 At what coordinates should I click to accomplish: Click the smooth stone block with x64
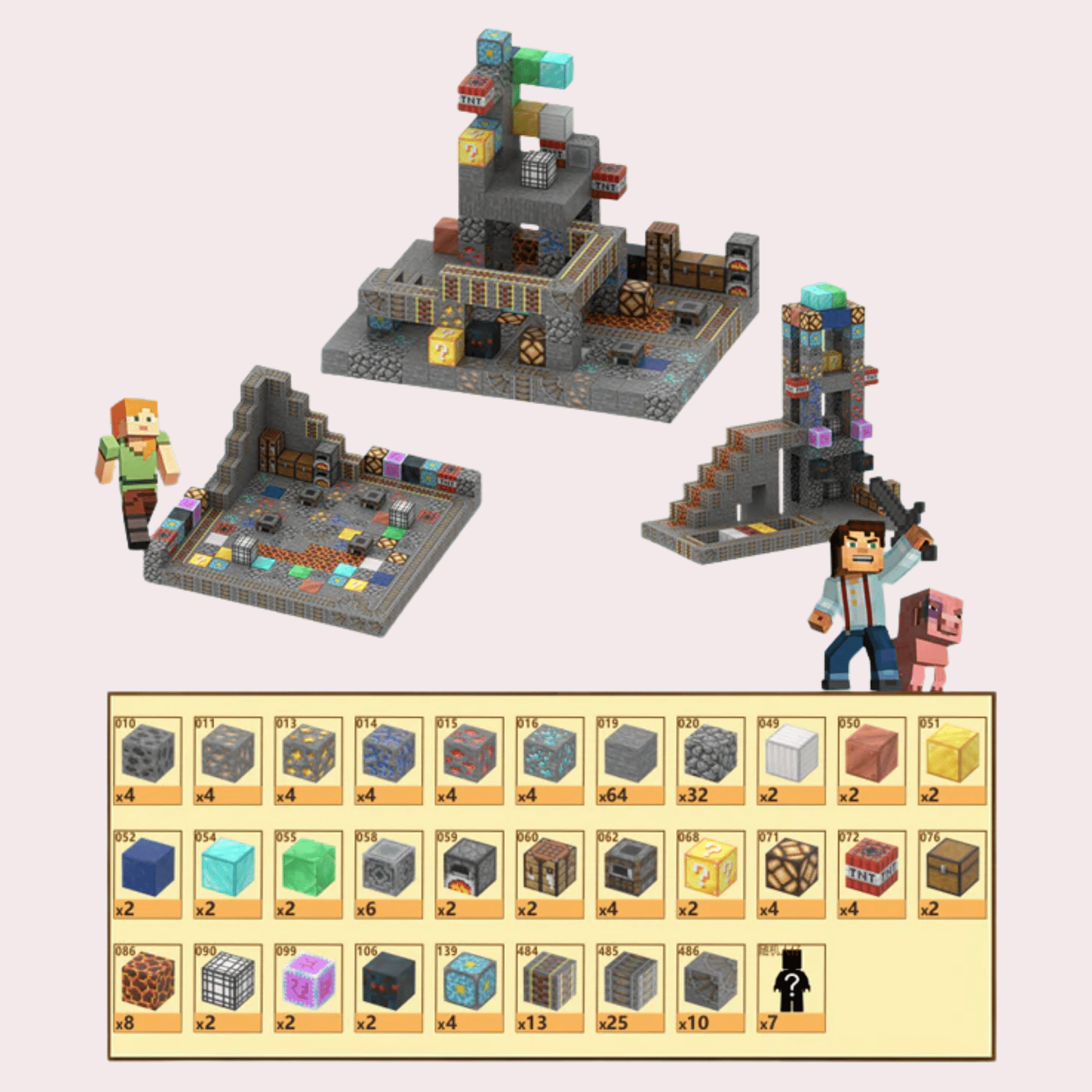pyautogui.click(x=630, y=760)
